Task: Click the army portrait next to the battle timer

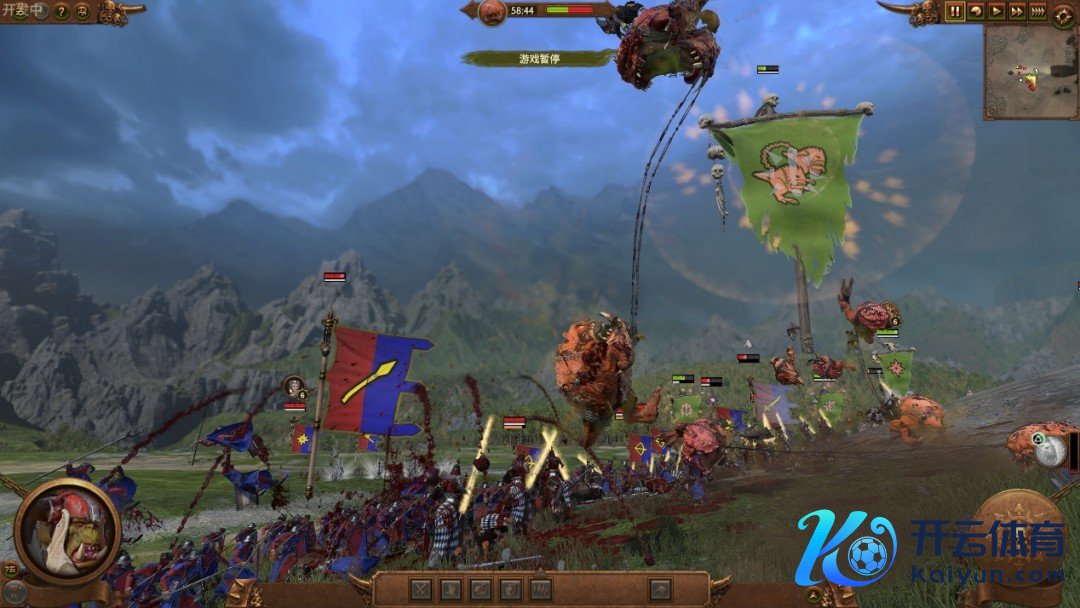Action: (x=492, y=12)
